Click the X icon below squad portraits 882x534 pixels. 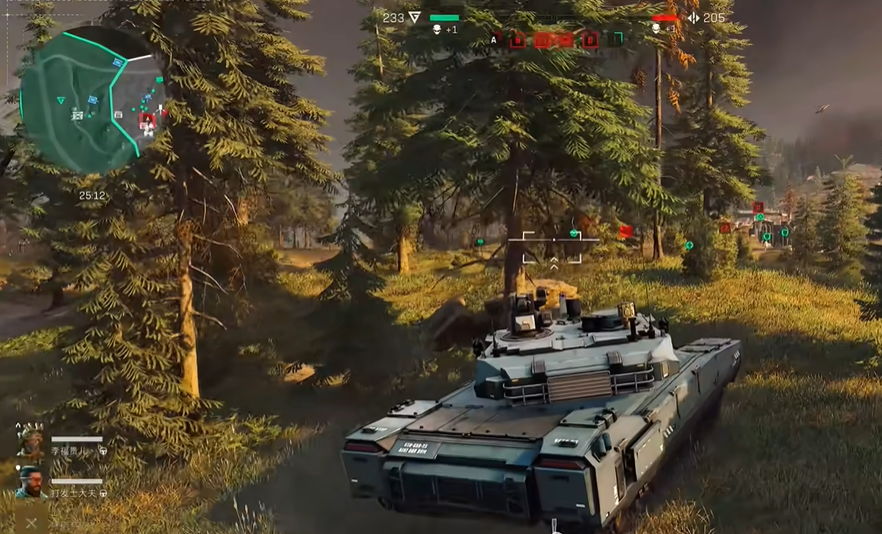(31, 521)
